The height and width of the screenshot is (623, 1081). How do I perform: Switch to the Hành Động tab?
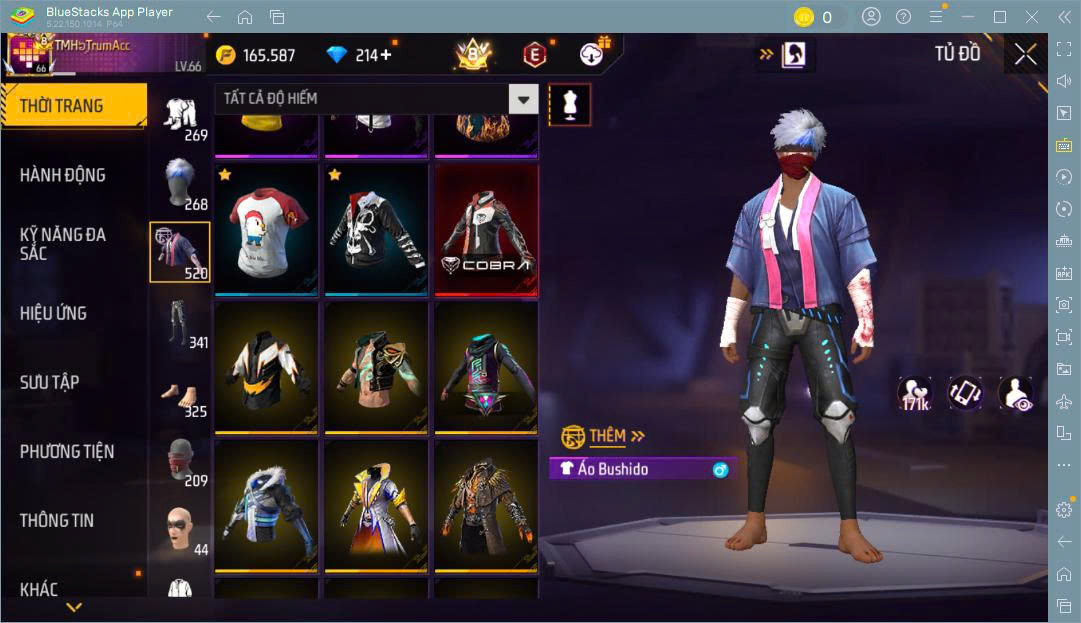coord(63,175)
